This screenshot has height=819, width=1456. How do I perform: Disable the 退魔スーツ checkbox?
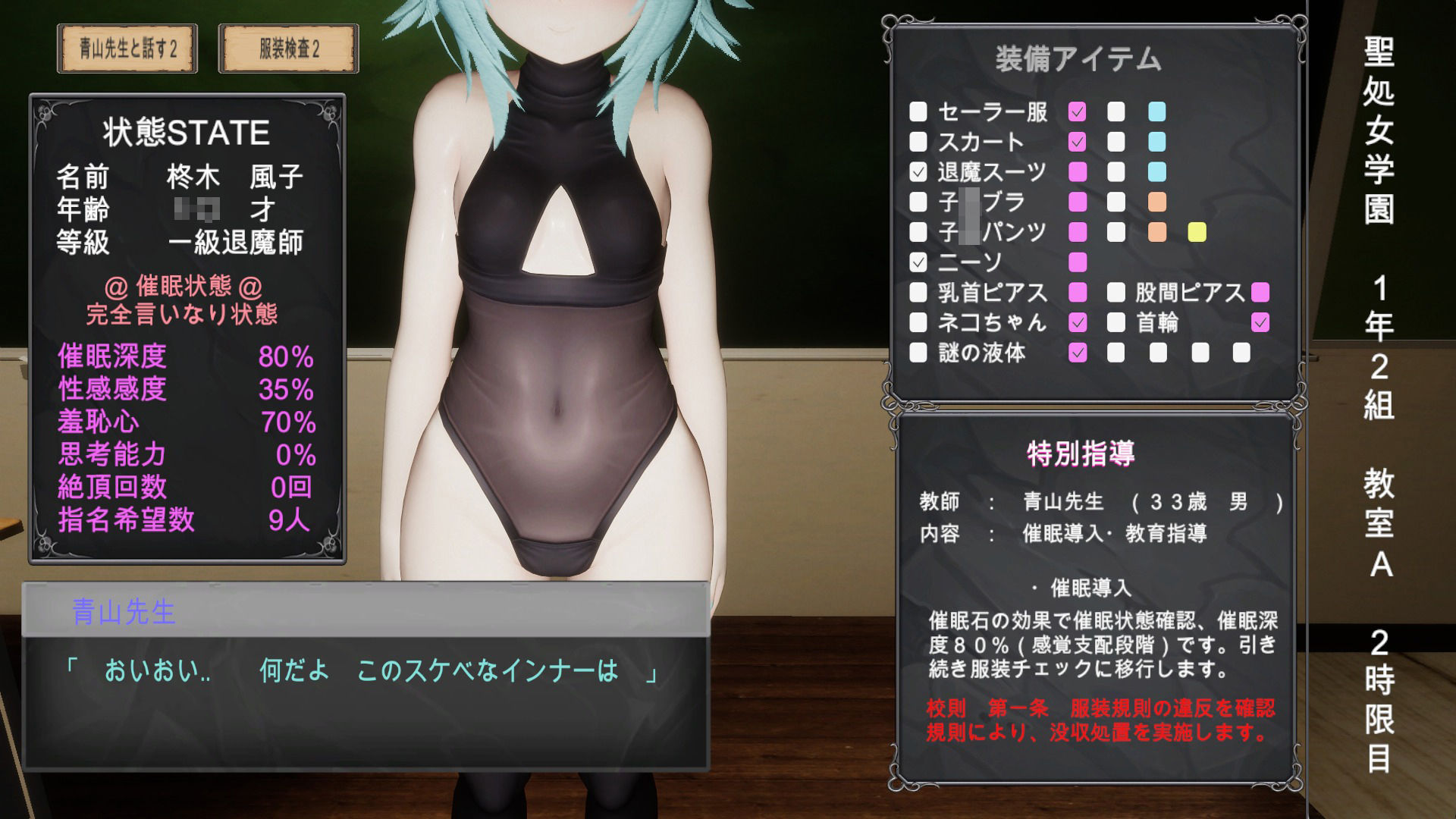pos(920,173)
